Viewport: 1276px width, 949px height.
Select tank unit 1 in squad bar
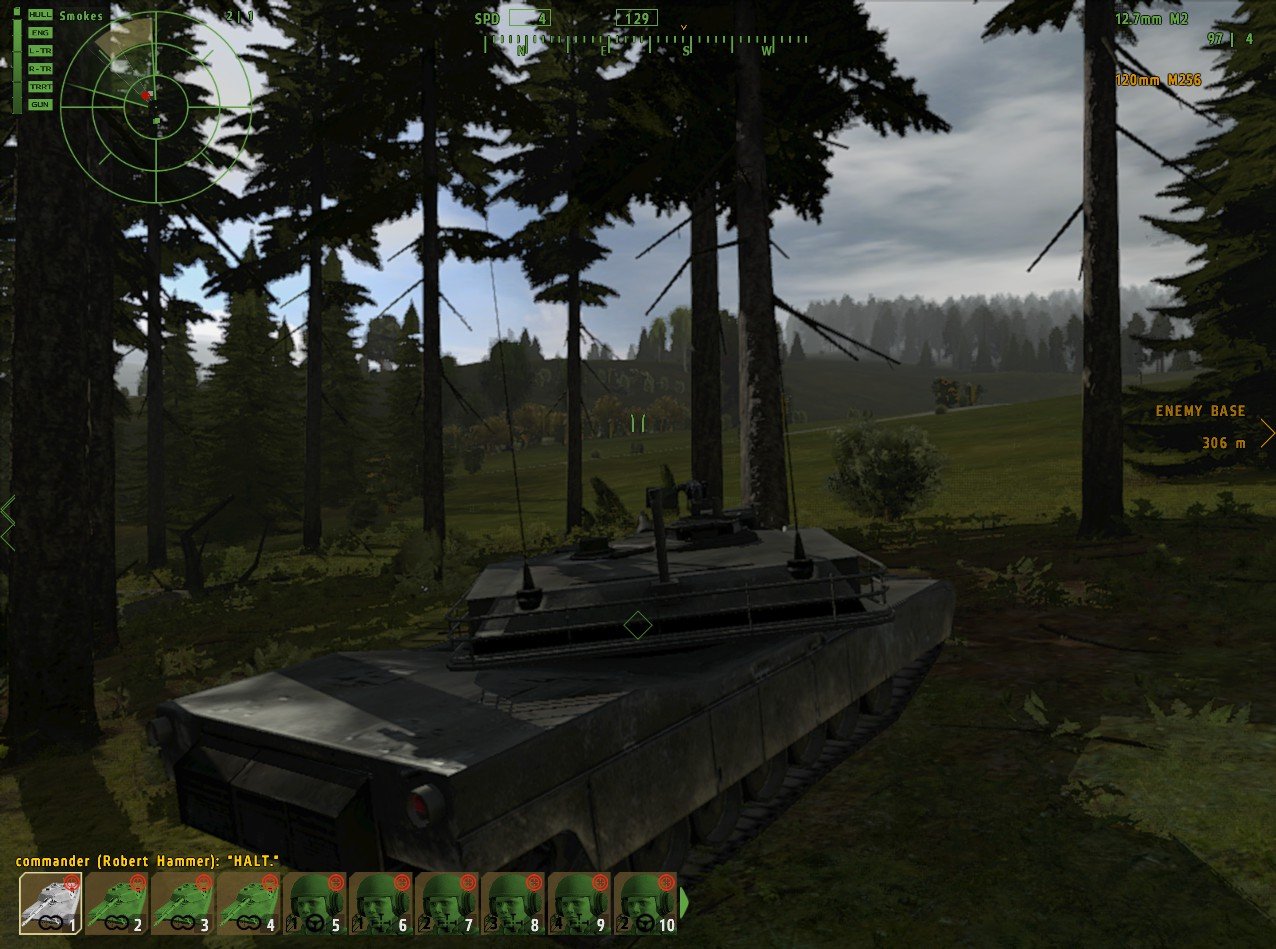[51, 903]
